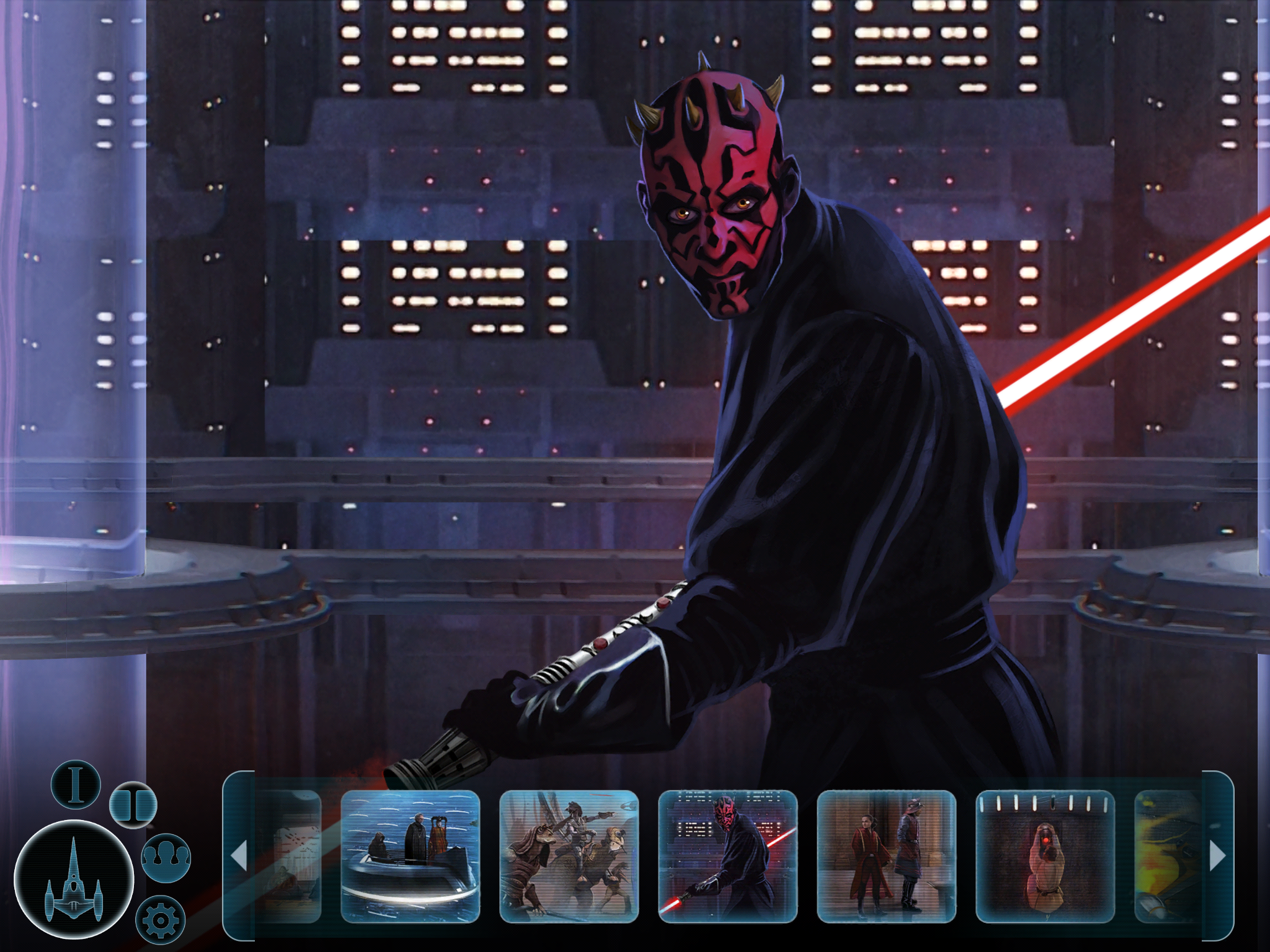Open the characters group icon
Image resolution: width=1270 pixels, height=952 pixels.
point(166,858)
